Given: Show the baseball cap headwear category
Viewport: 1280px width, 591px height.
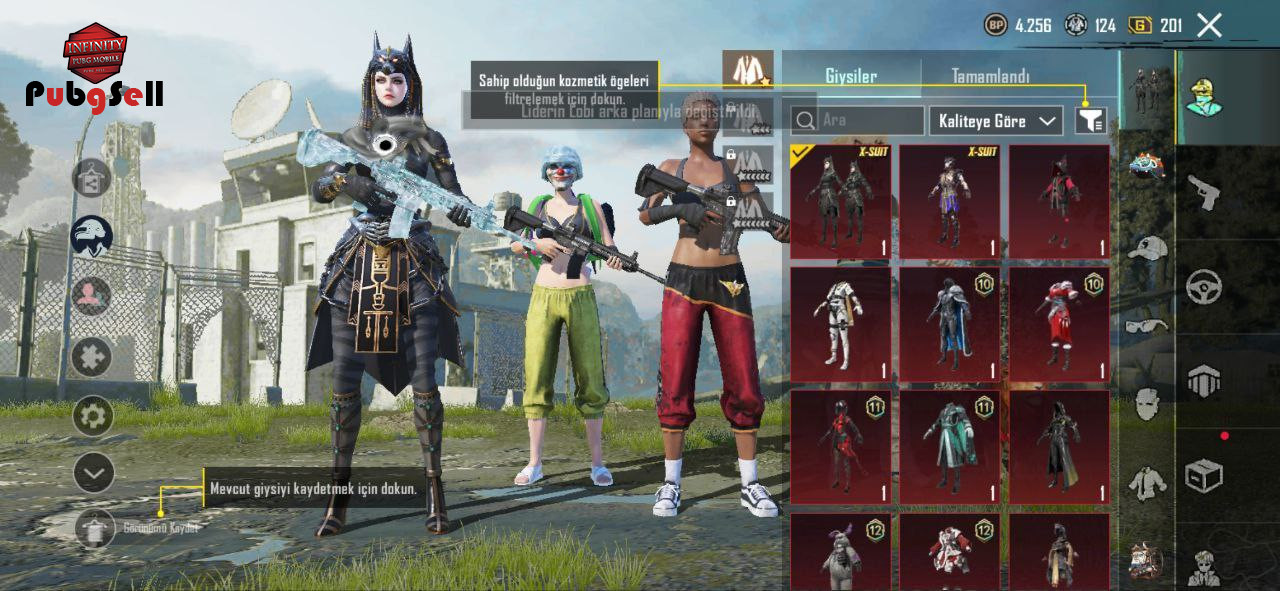Looking at the screenshot, I should click(1147, 247).
